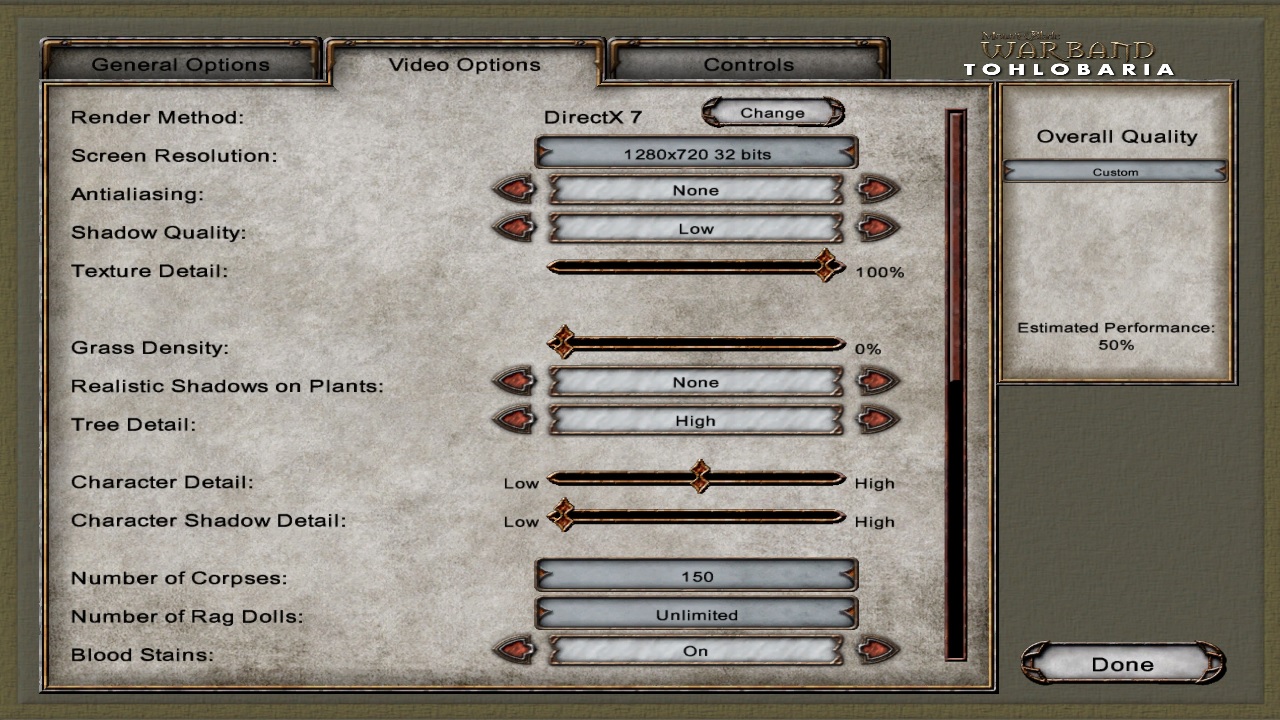Open the Number of Rag Dolls dropdown
The height and width of the screenshot is (720, 1280).
point(696,614)
